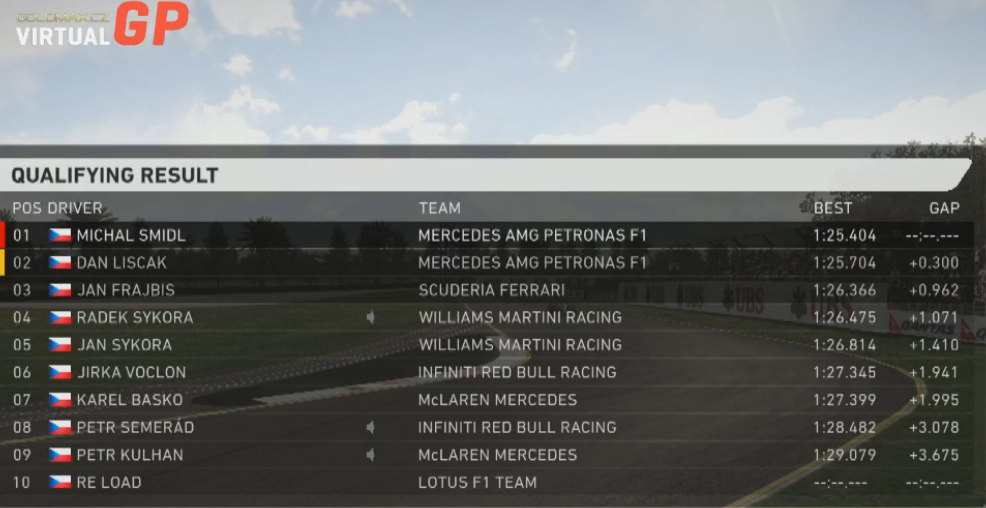
Task: Click the speaker icon next to Petr Semerad
Action: [371, 427]
